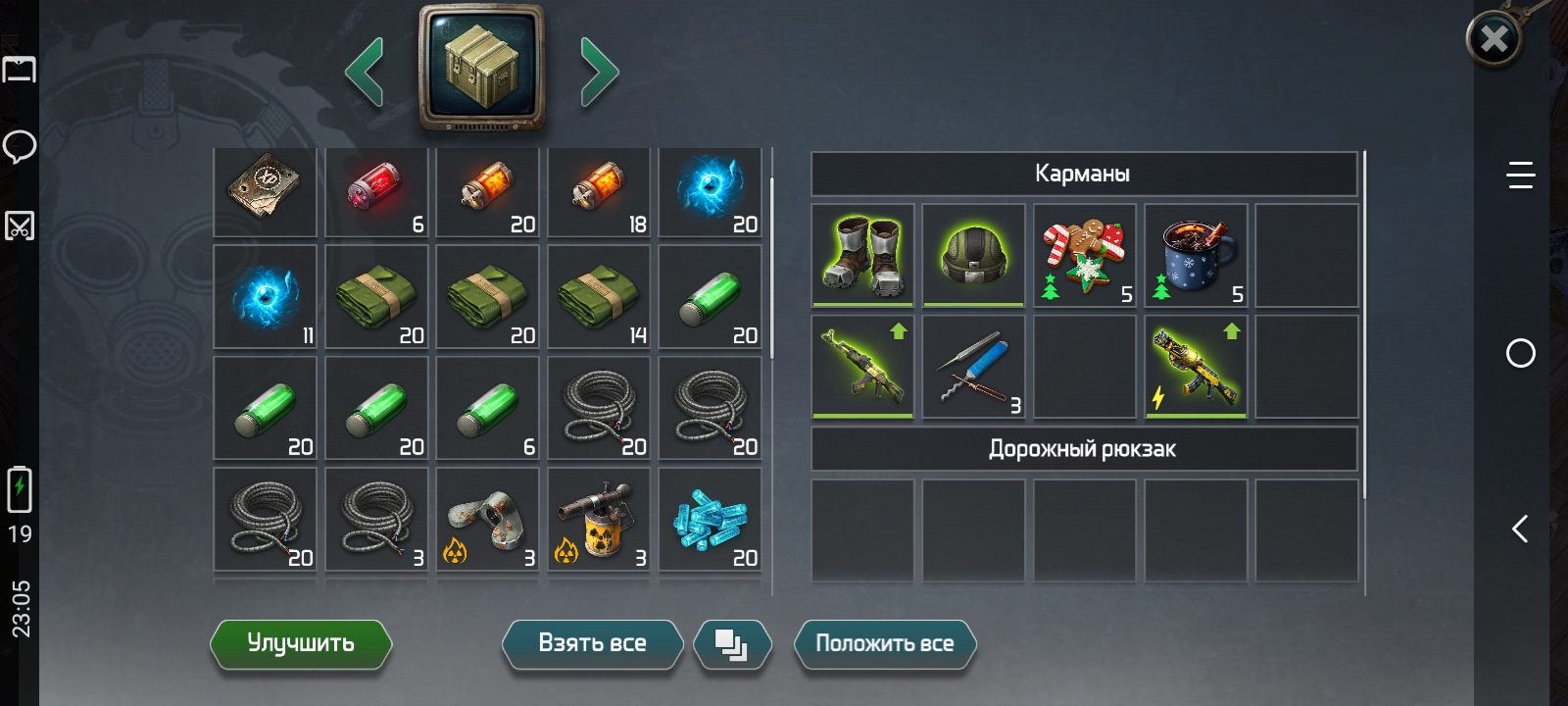Select the blue mug of mulled drink
Screen dimensions: 1568x706
[1196, 255]
